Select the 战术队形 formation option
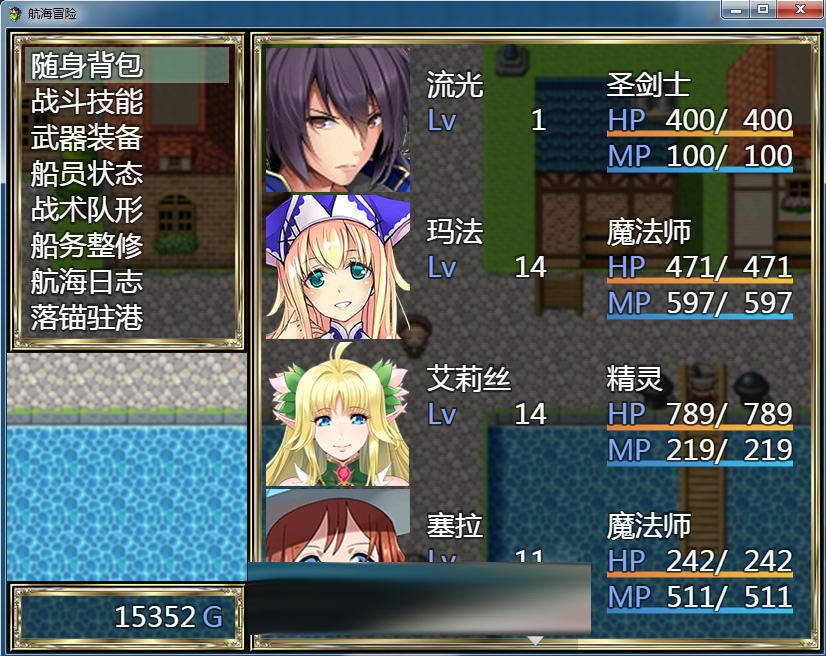The height and width of the screenshot is (656, 826). click(87, 210)
